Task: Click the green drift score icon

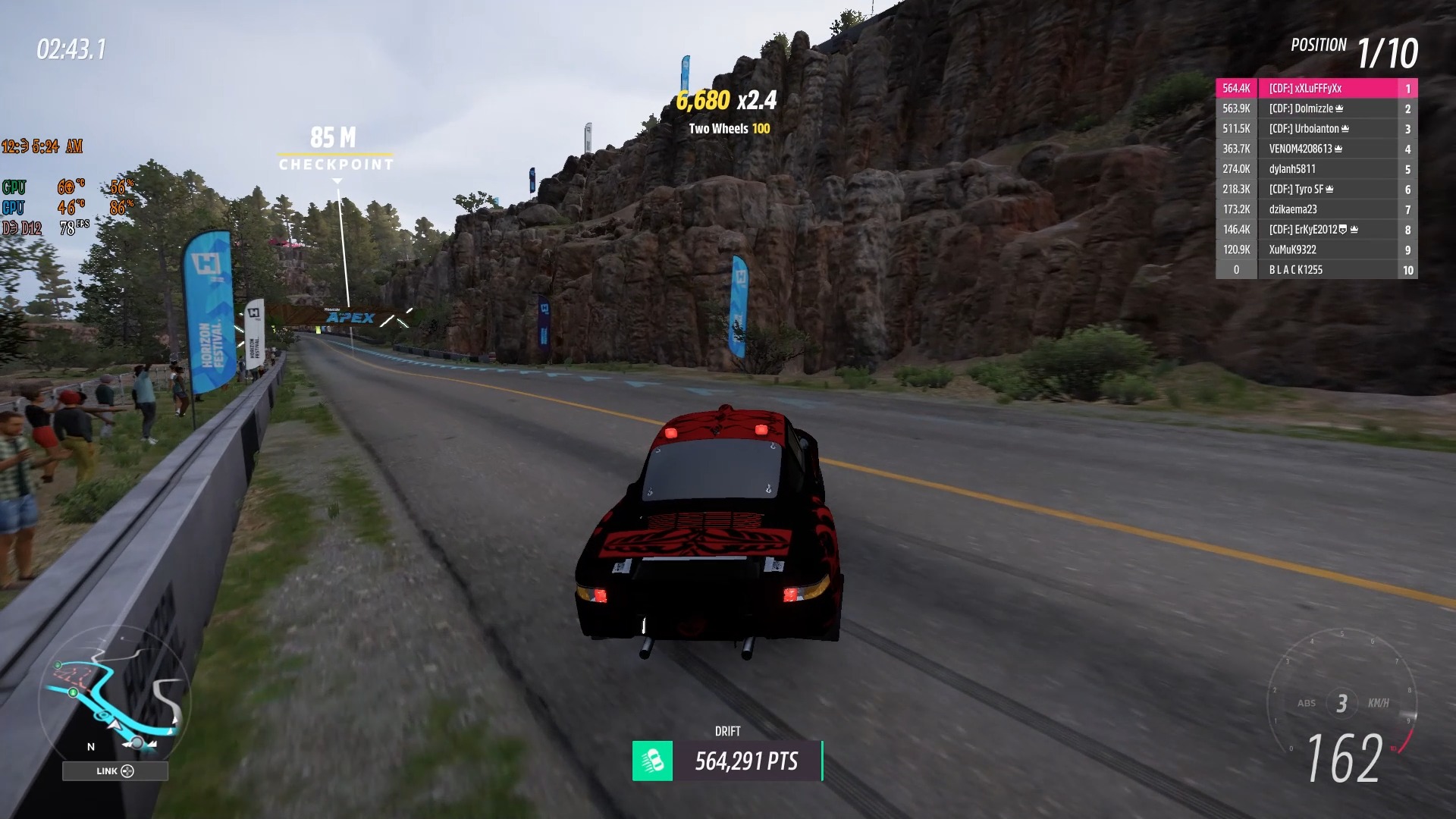Action: click(652, 761)
